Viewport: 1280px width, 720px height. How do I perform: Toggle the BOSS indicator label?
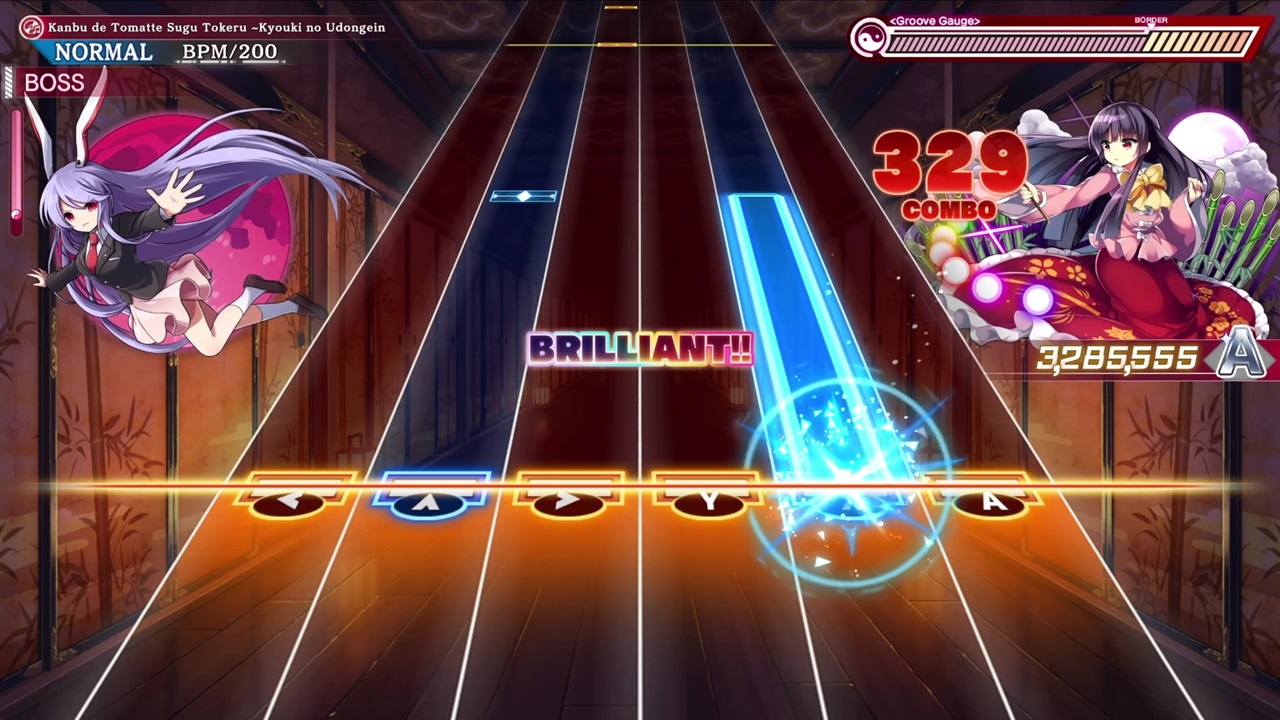tap(55, 83)
